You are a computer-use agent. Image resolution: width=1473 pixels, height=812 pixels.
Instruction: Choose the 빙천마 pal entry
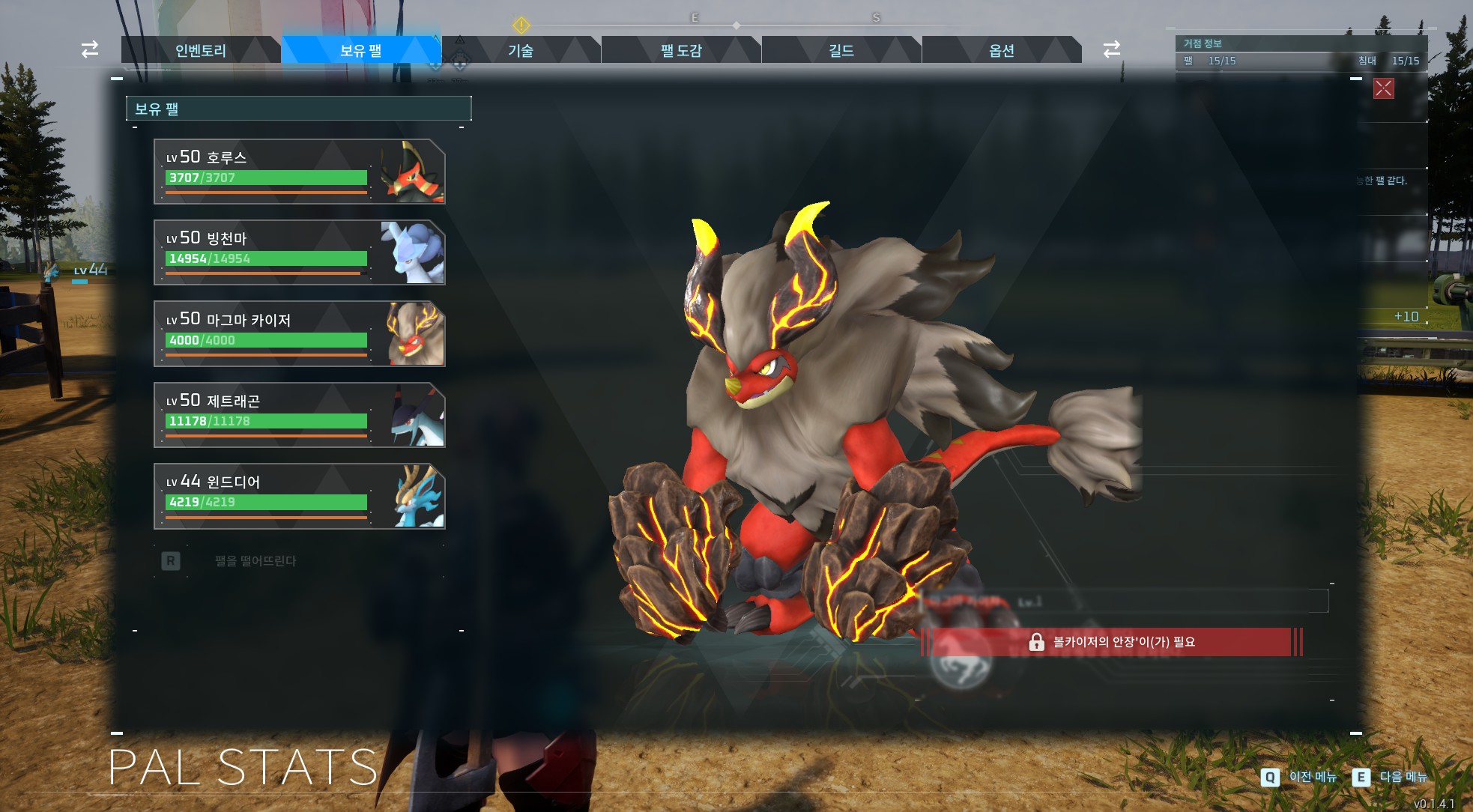(299, 252)
